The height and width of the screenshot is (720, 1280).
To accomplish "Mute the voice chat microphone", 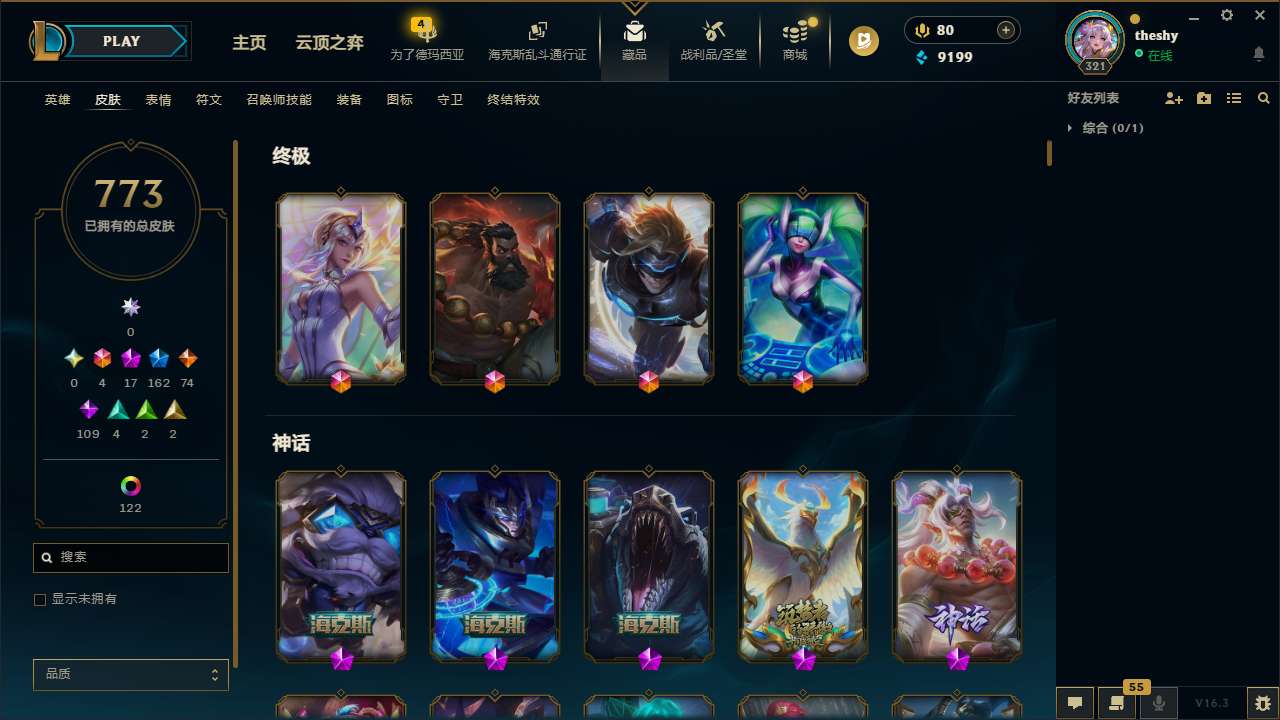I will point(1159,703).
